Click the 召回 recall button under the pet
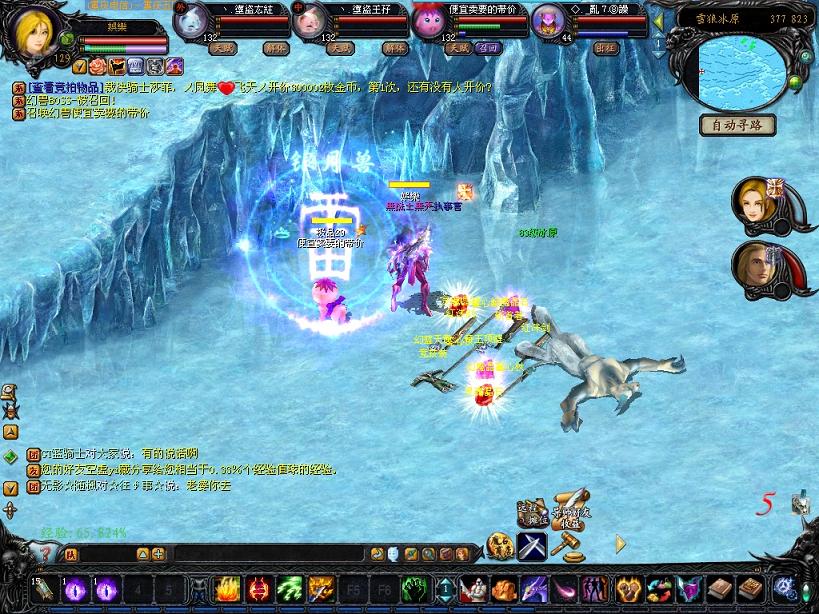 pos(489,47)
